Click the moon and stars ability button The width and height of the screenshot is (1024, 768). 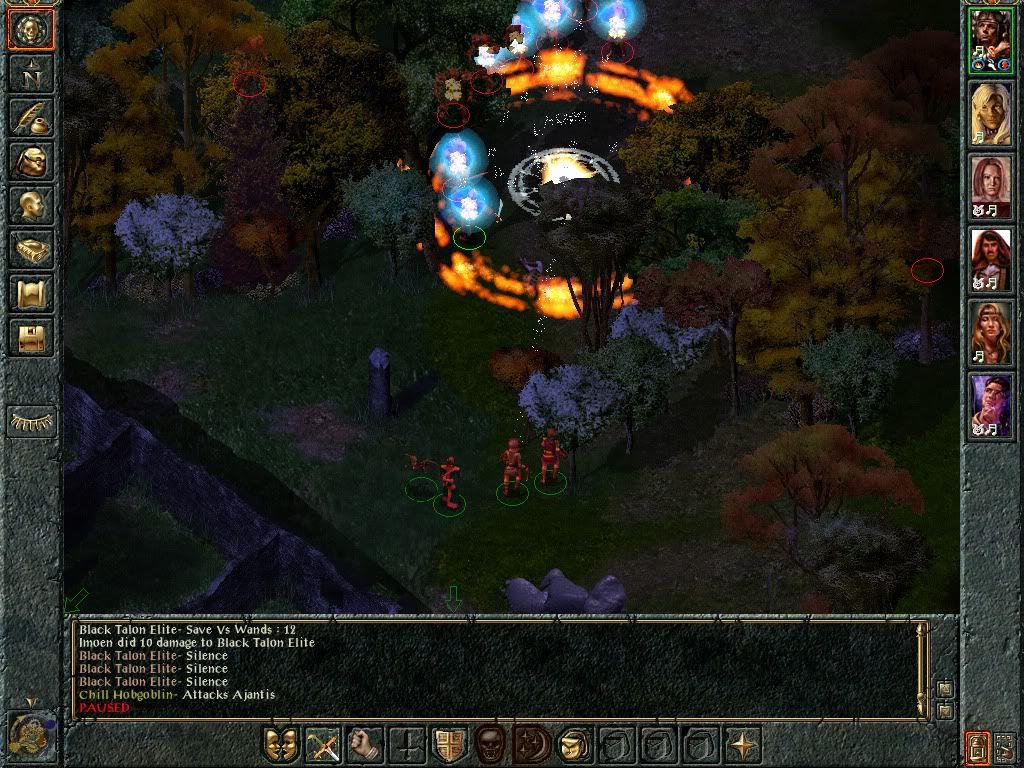[531, 744]
